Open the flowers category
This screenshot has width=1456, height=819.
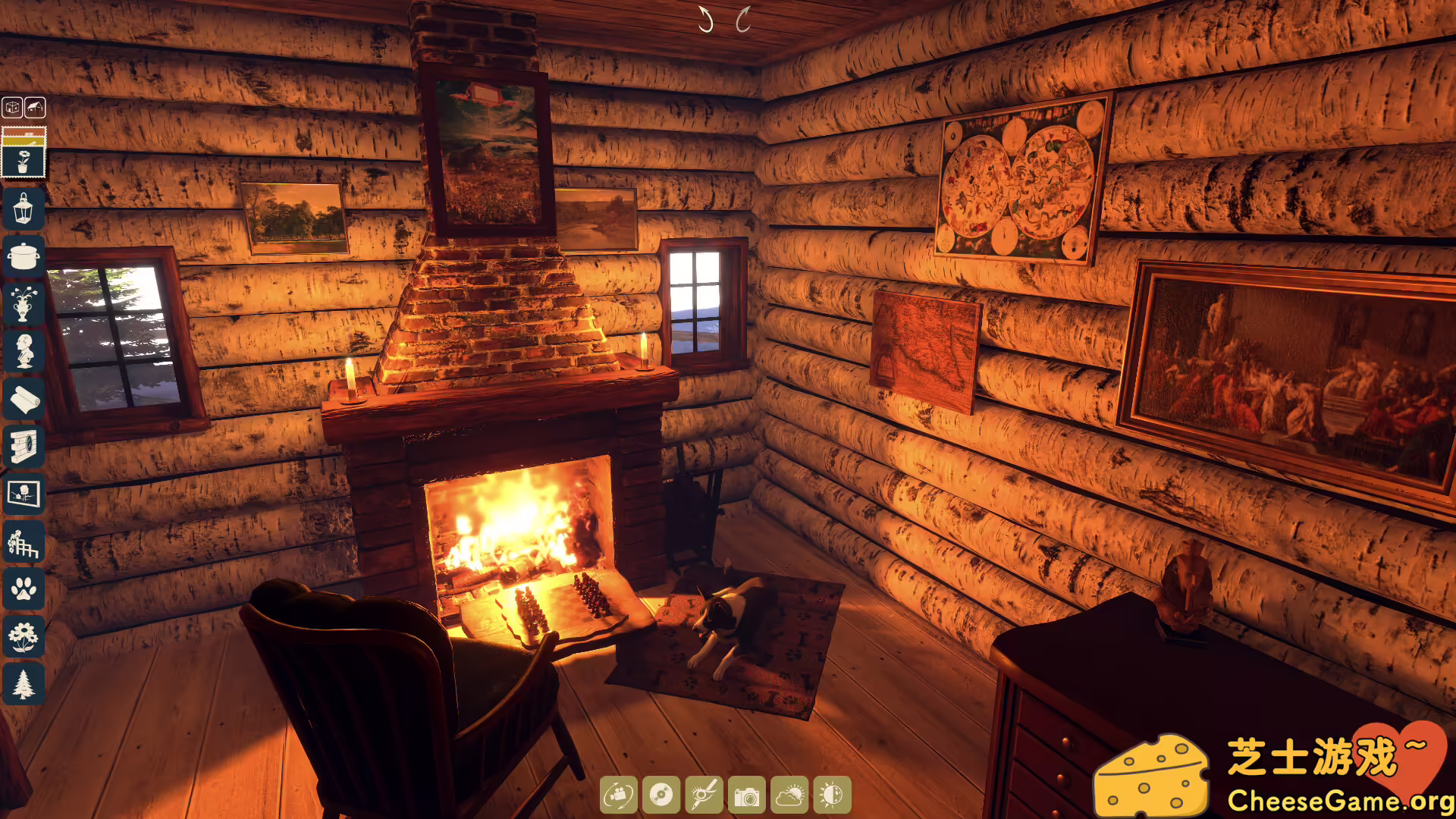click(x=24, y=637)
